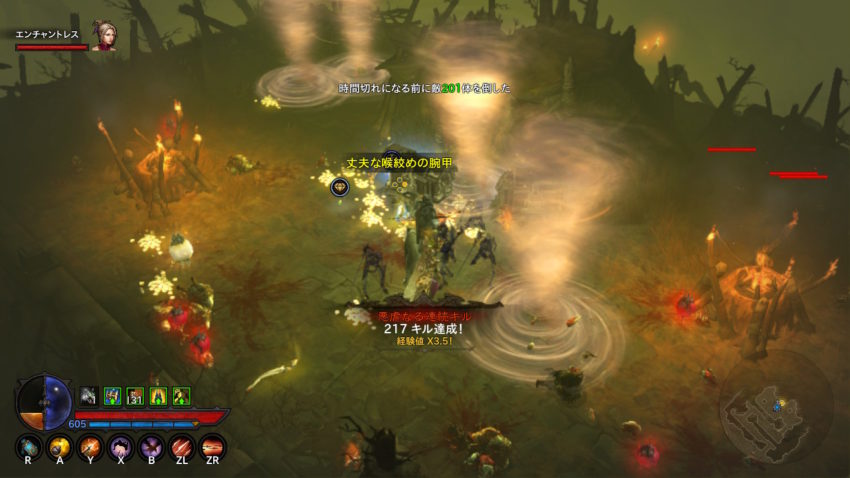Check the grey buff icon without green border
This screenshot has height=478, width=850.
(88, 396)
